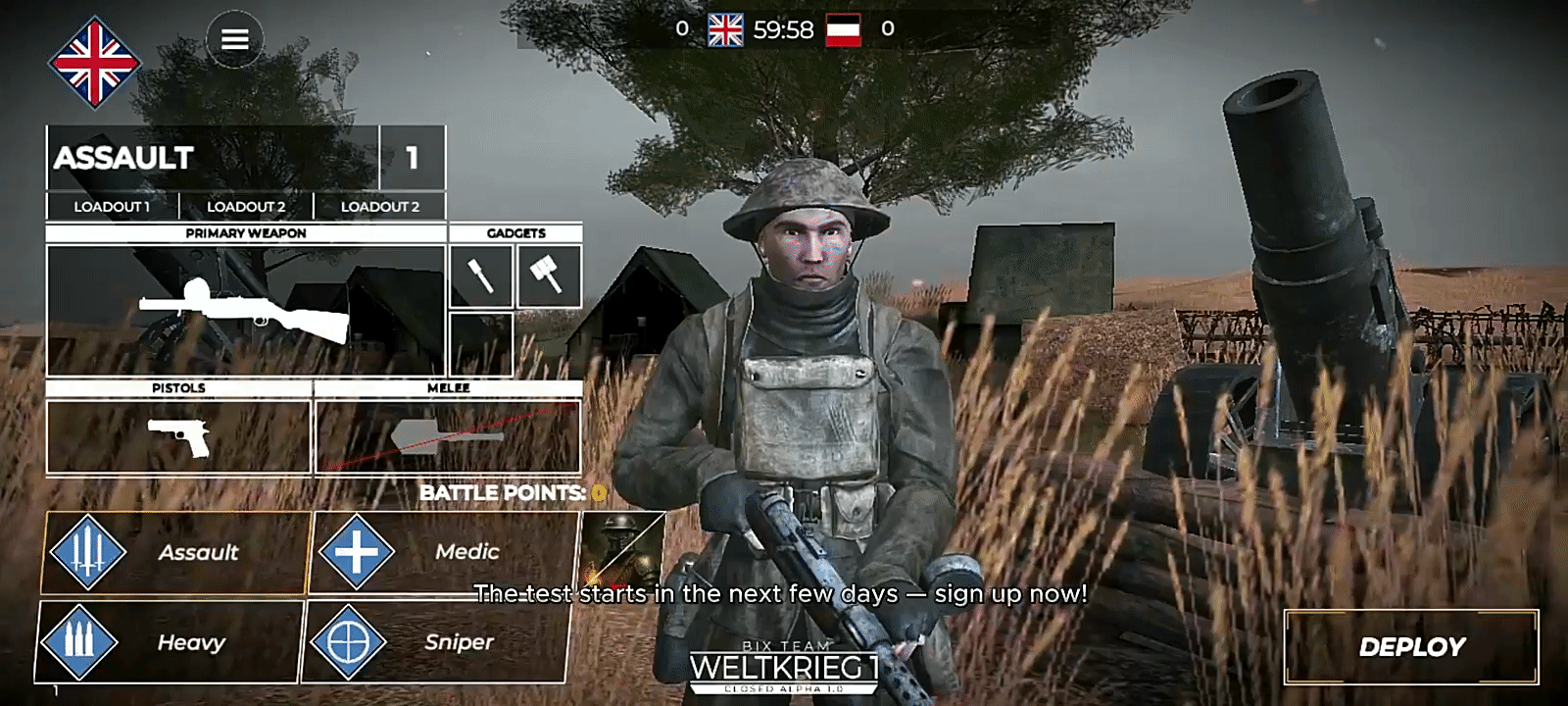Select the shovel melee weapon slot
Viewport: 1568px width, 706px height.
click(x=448, y=436)
